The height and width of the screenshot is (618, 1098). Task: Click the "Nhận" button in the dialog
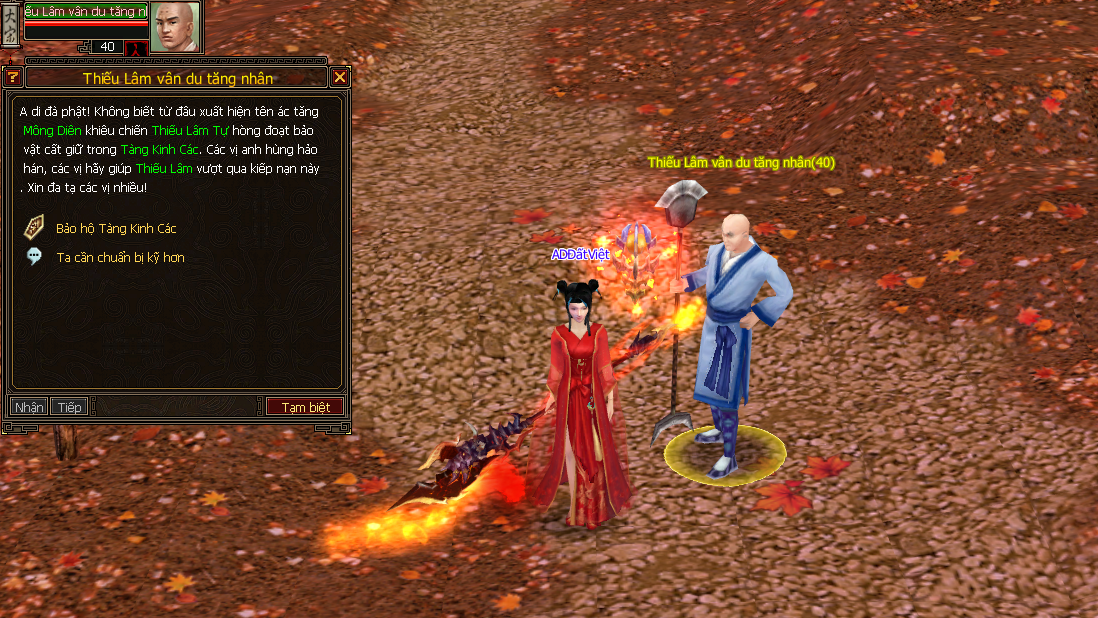[x=29, y=407]
